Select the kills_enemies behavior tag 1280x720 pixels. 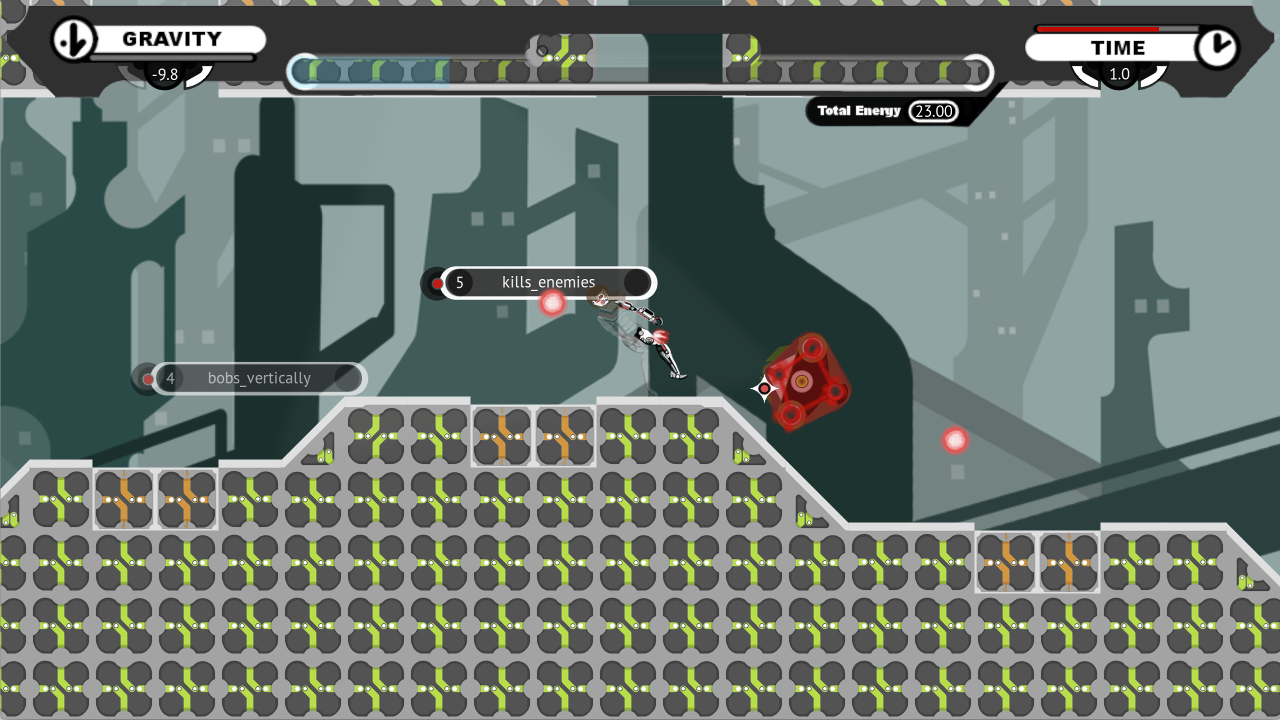tap(547, 283)
